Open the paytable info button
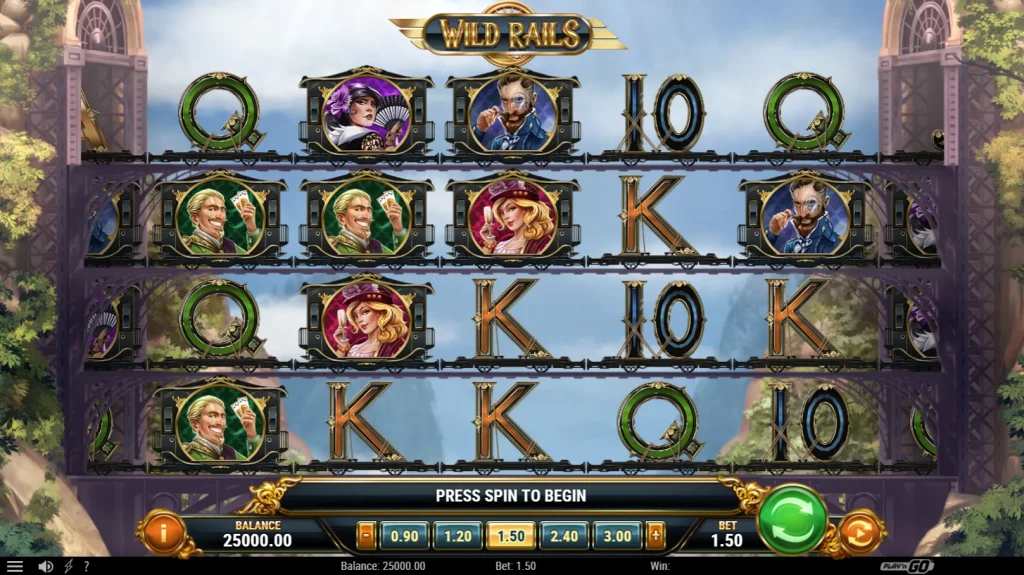This screenshot has height=575, width=1024. 160,532
